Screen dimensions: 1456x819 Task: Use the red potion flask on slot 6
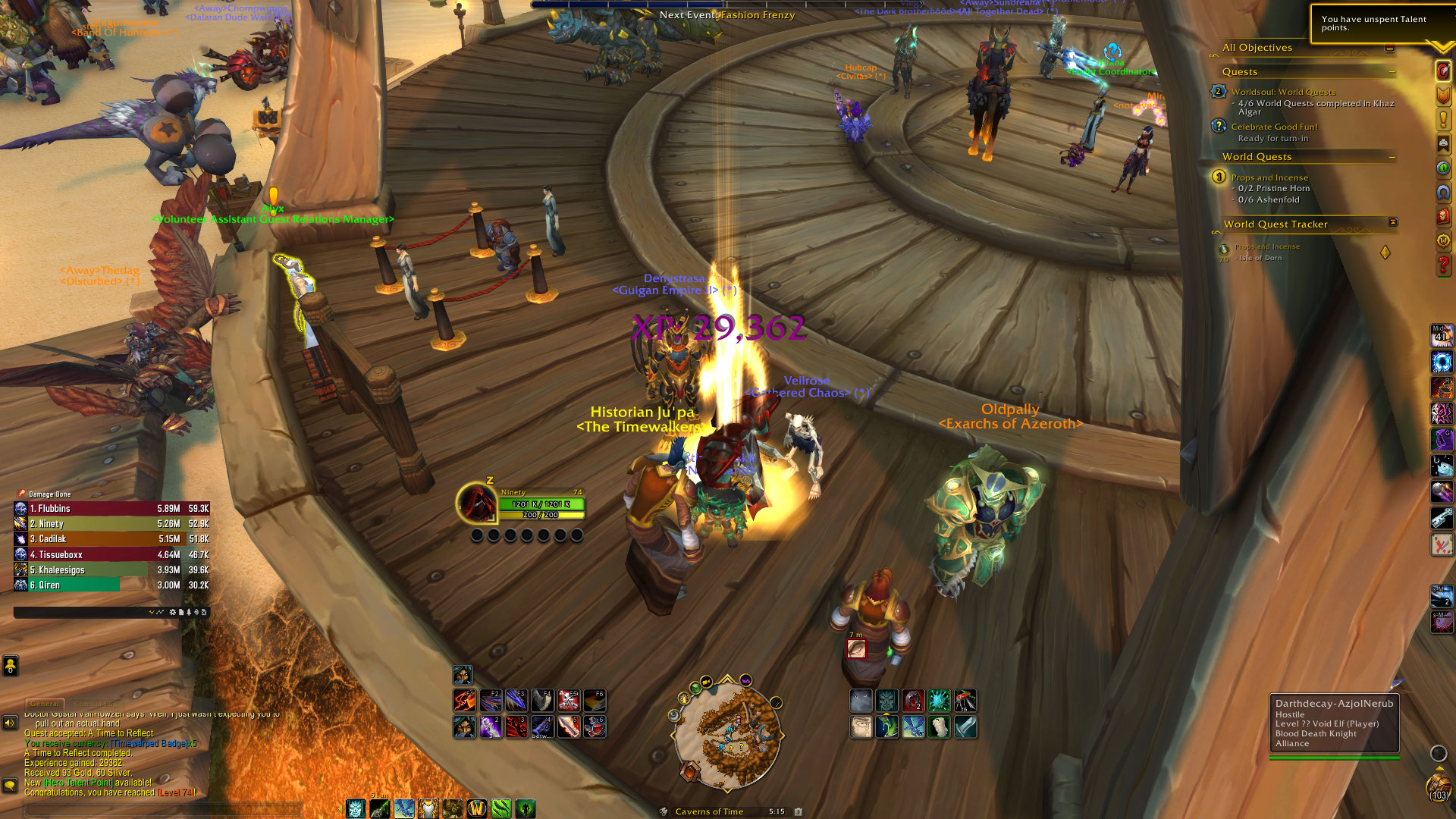tap(595, 726)
